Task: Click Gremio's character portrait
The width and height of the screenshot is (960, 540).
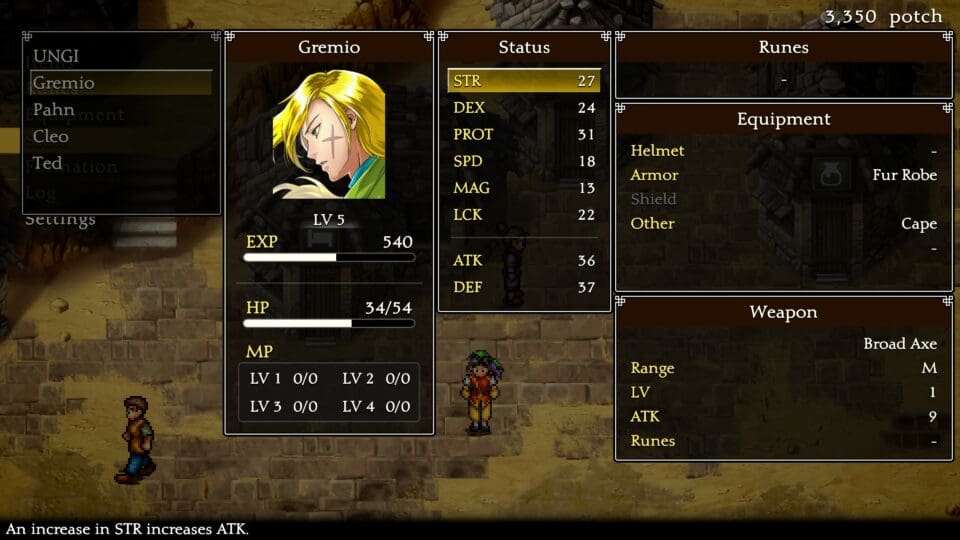Action: coord(329,135)
